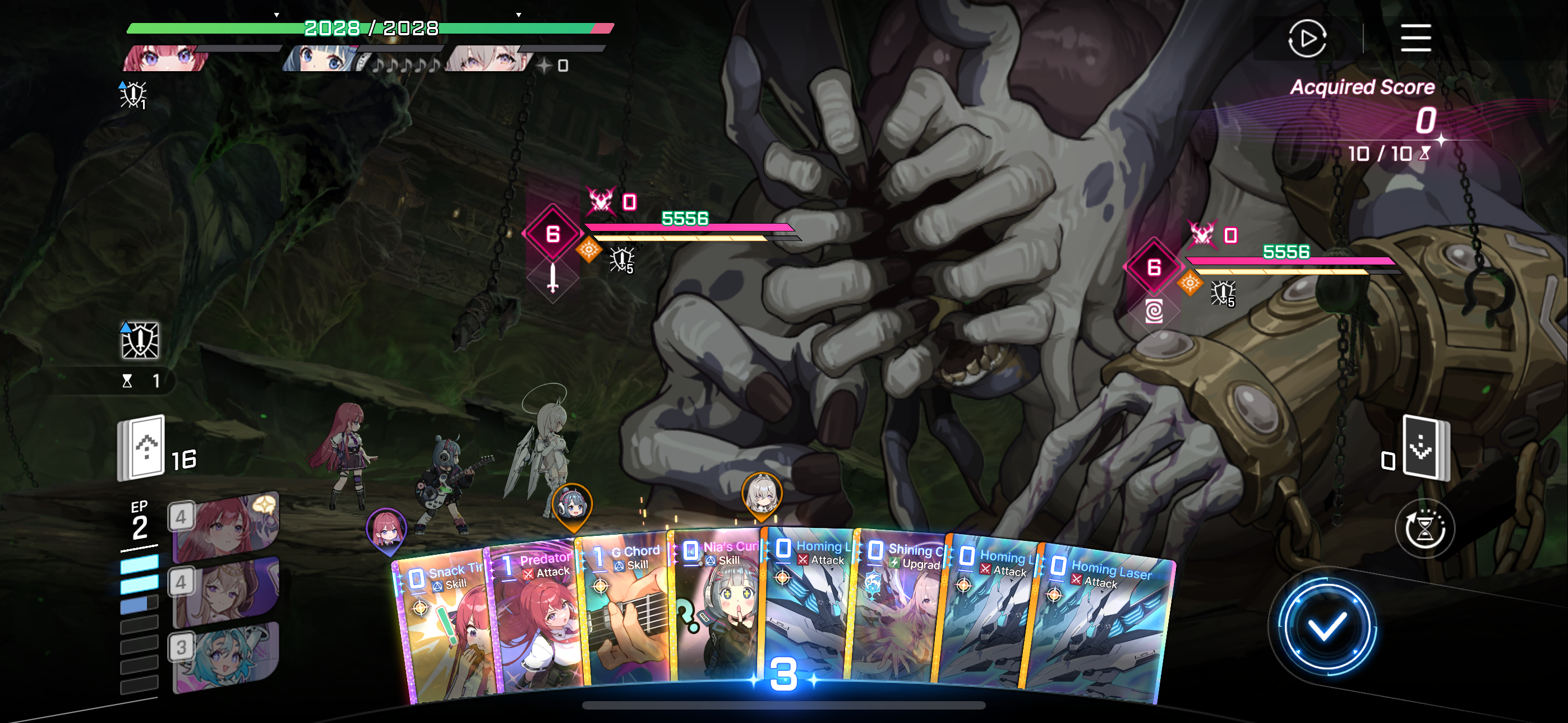Open the draw pile showing 16 cards
The height and width of the screenshot is (723, 1568).
pyautogui.click(x=142, y=447)
